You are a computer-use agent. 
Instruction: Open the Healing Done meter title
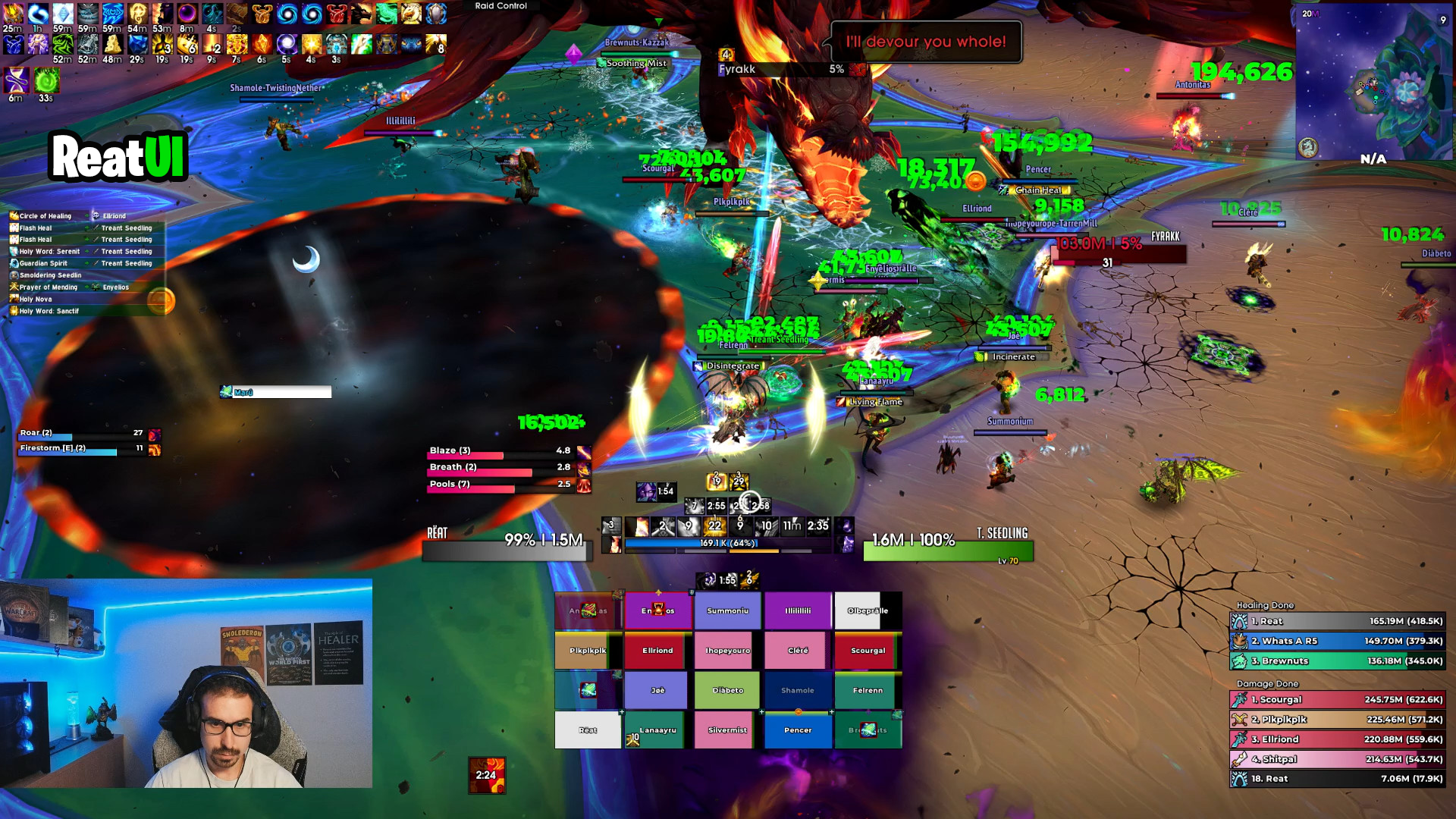[1265, 605]
